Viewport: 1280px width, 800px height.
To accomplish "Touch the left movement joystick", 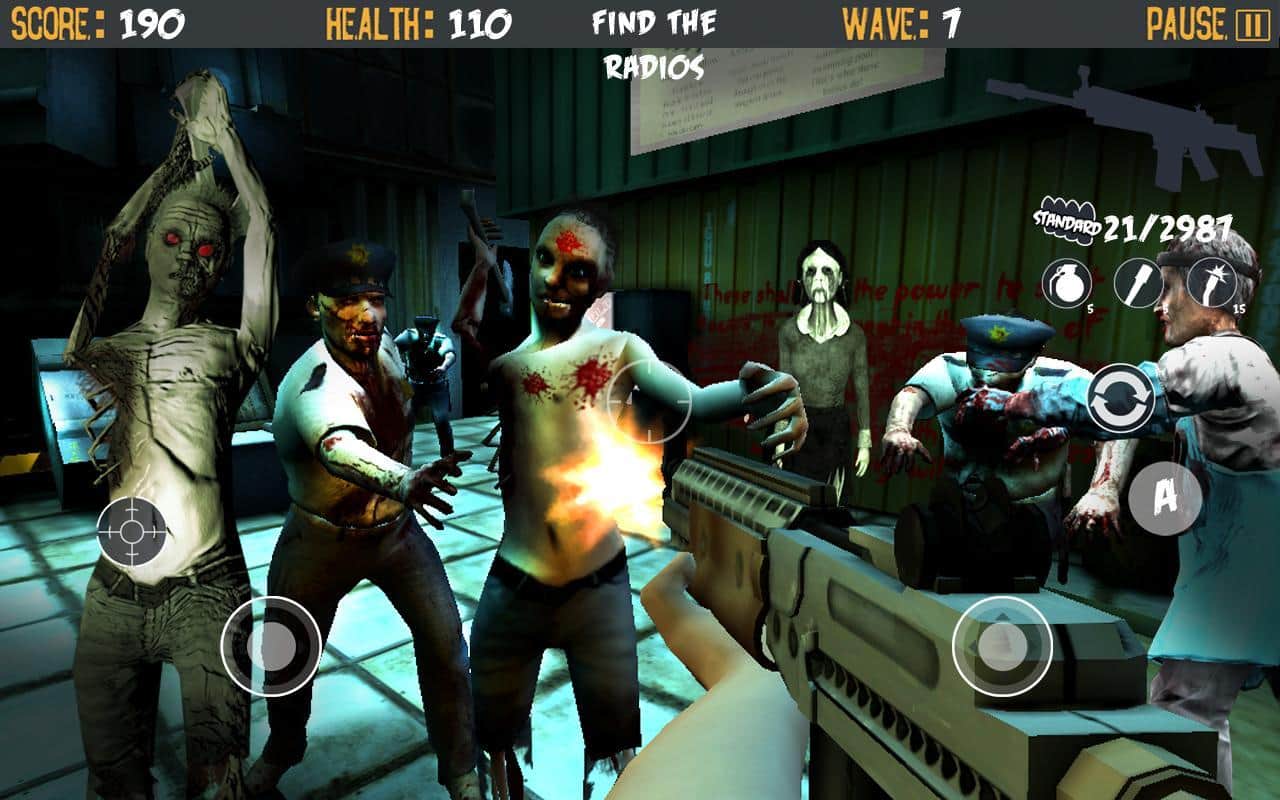I will click(x=270, y=646).
